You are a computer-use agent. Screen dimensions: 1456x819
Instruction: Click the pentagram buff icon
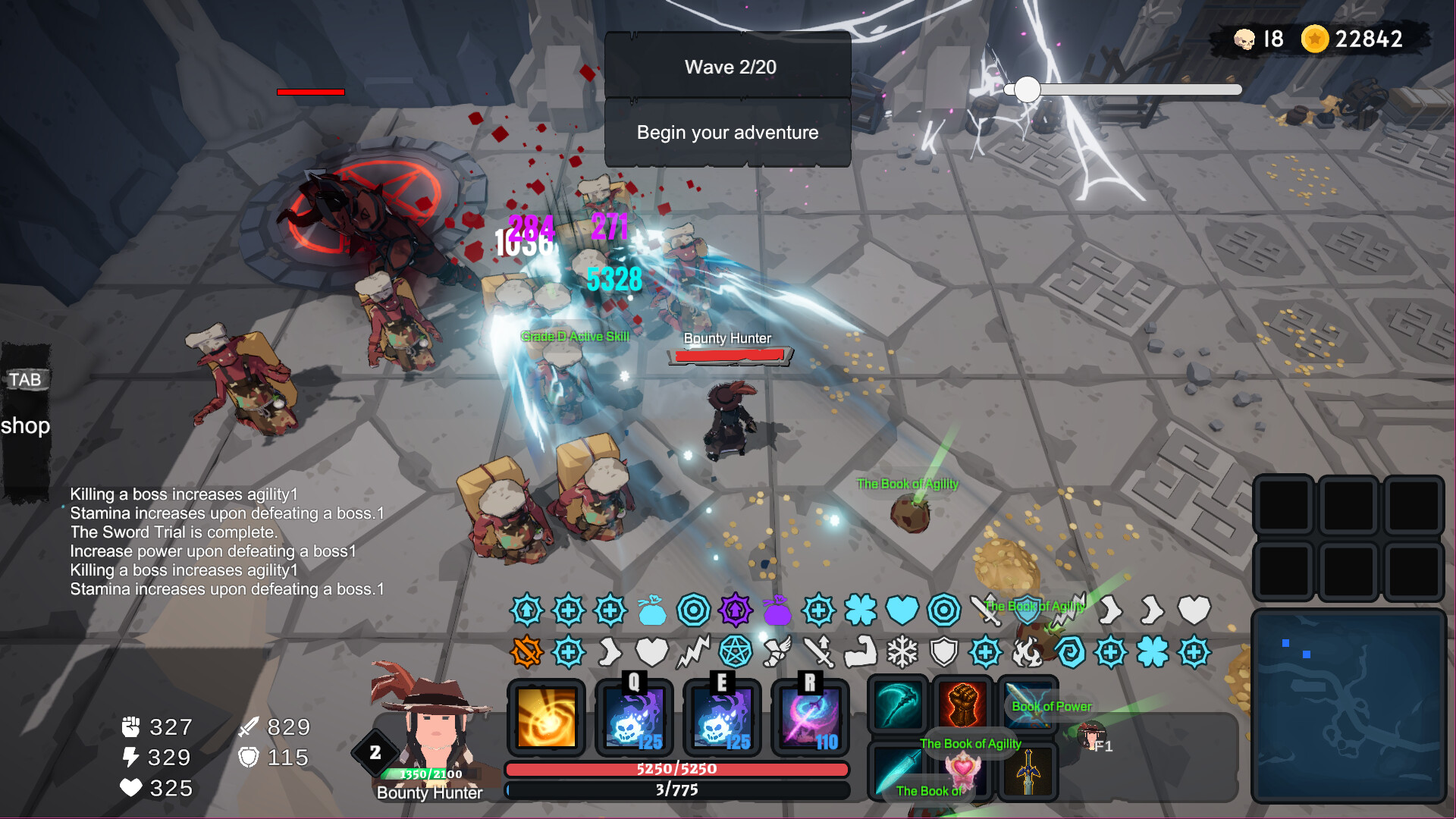point(735,652)
